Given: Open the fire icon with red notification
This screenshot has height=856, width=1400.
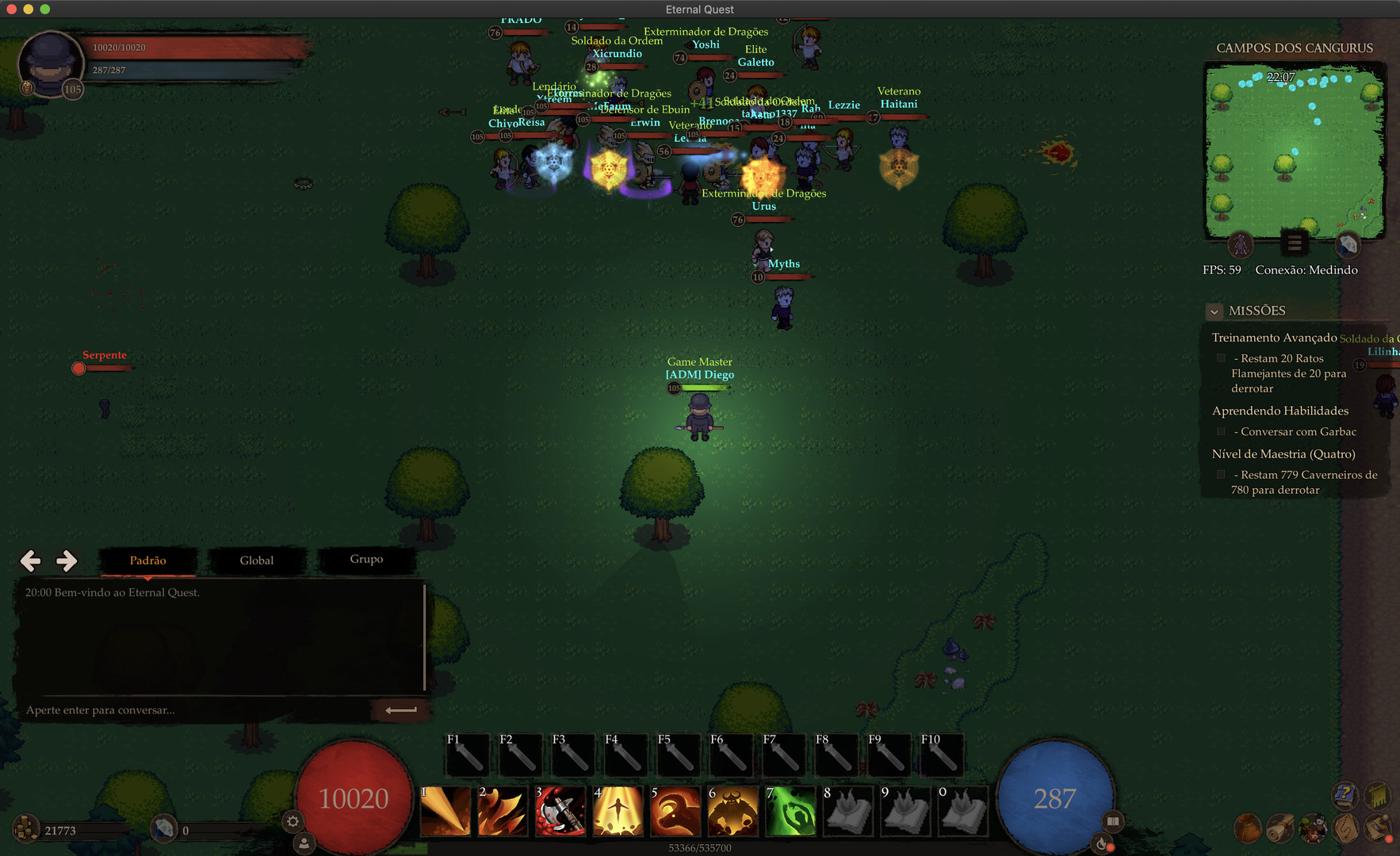Looking at the screenshot, I should pos(1100,843).
